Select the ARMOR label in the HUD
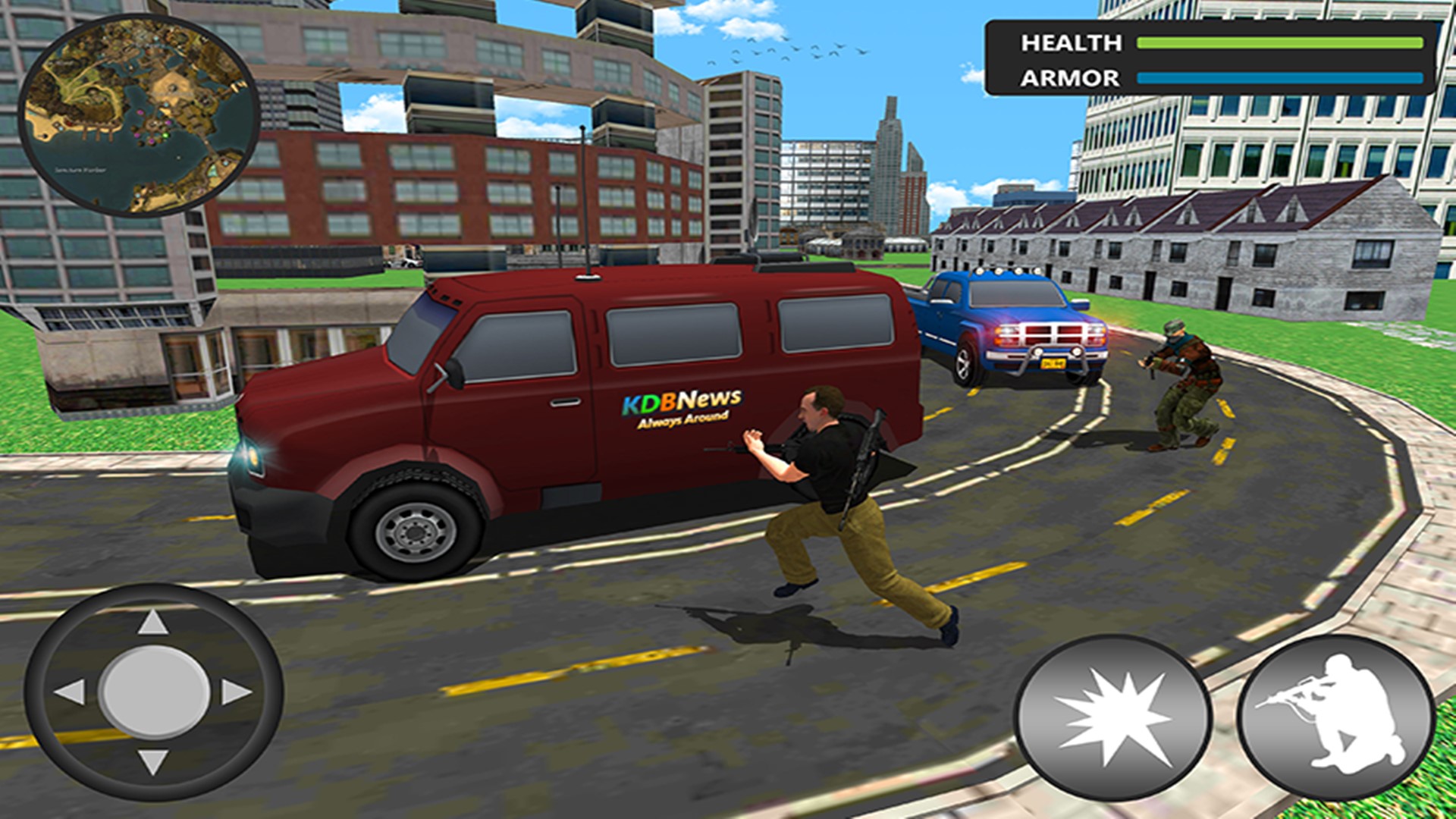The width and height of the screenshot is (1456, 819). pyautogui.click(x=1071, y=77)
